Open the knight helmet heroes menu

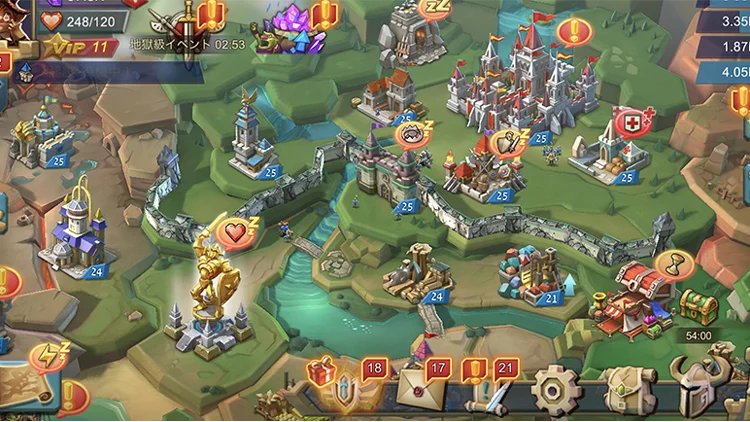pos(697,388)
